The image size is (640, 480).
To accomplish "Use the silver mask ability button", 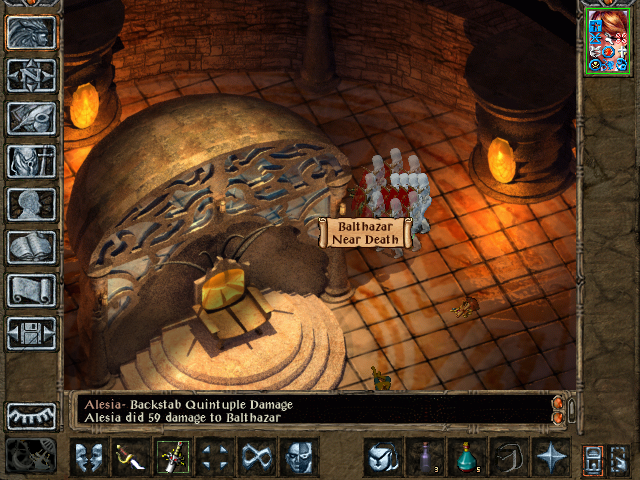I will point(299,457).
